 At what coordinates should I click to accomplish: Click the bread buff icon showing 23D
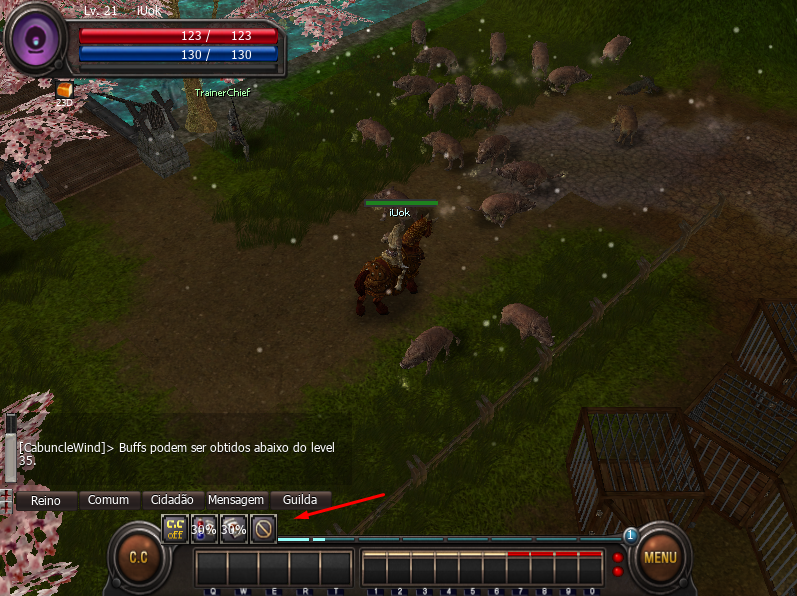point(64,91)
